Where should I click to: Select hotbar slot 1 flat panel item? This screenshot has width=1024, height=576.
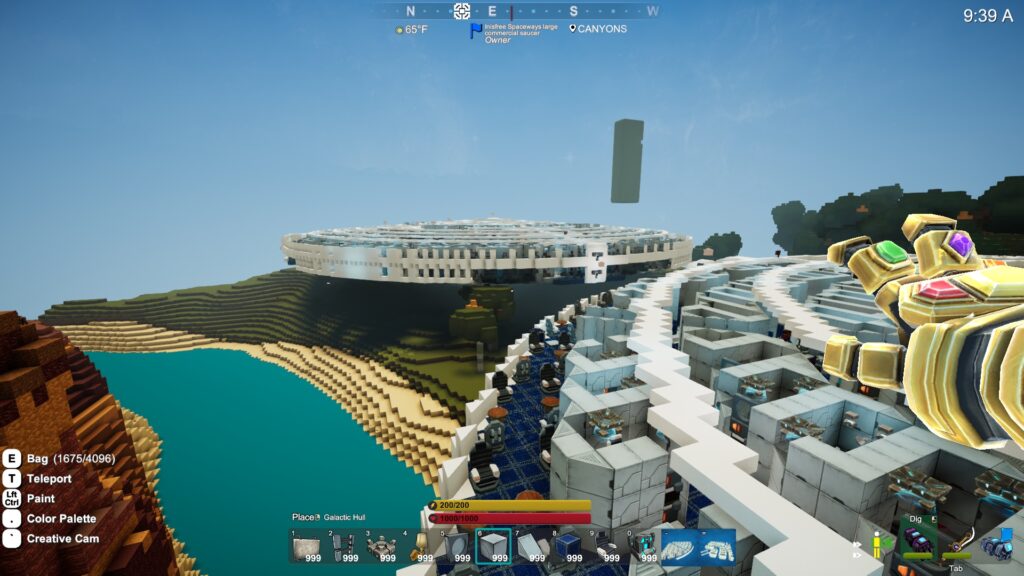click(307, 547)
